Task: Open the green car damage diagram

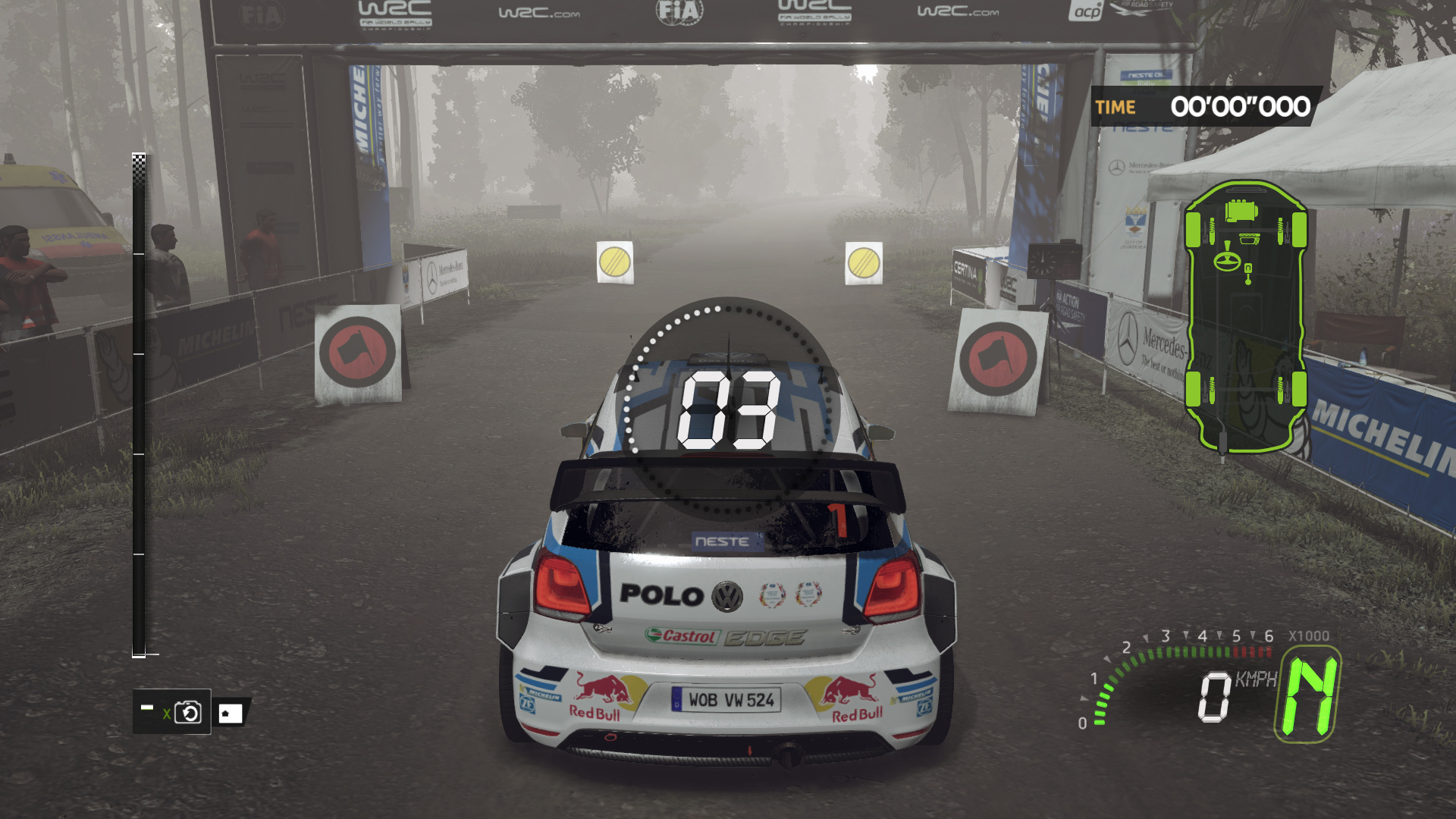Action: 1245,316
